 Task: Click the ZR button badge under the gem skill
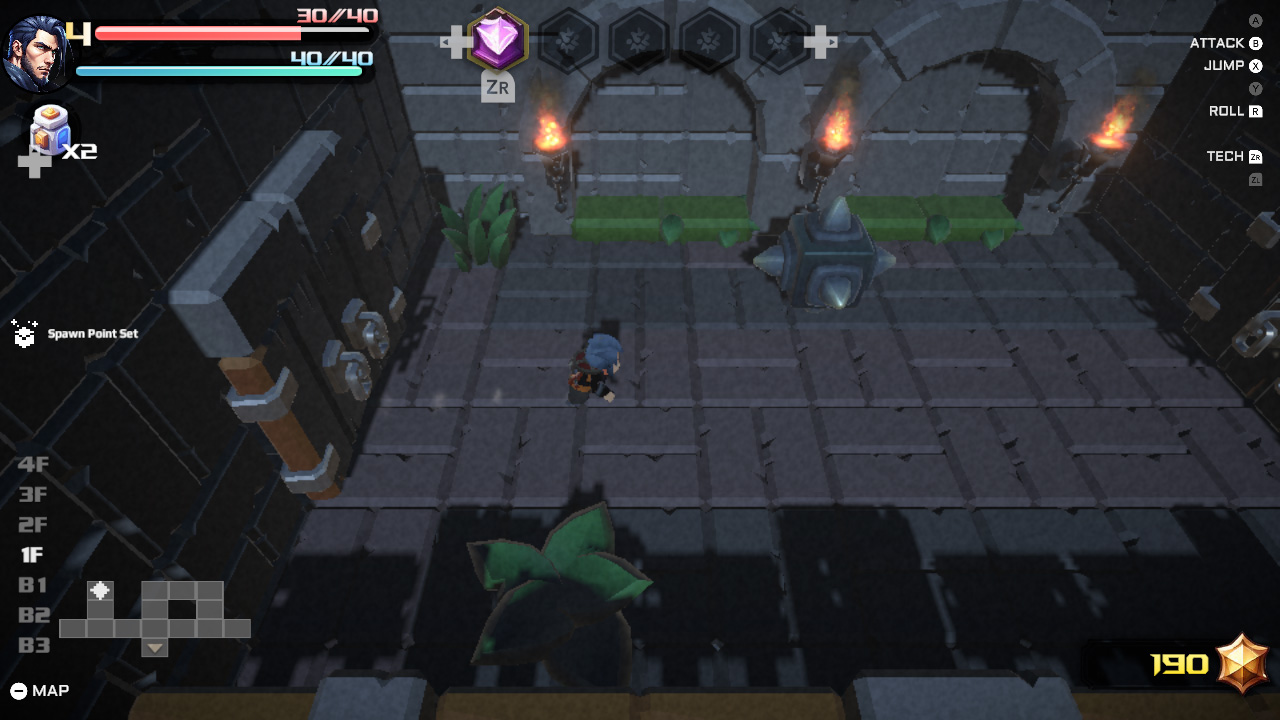497,88
